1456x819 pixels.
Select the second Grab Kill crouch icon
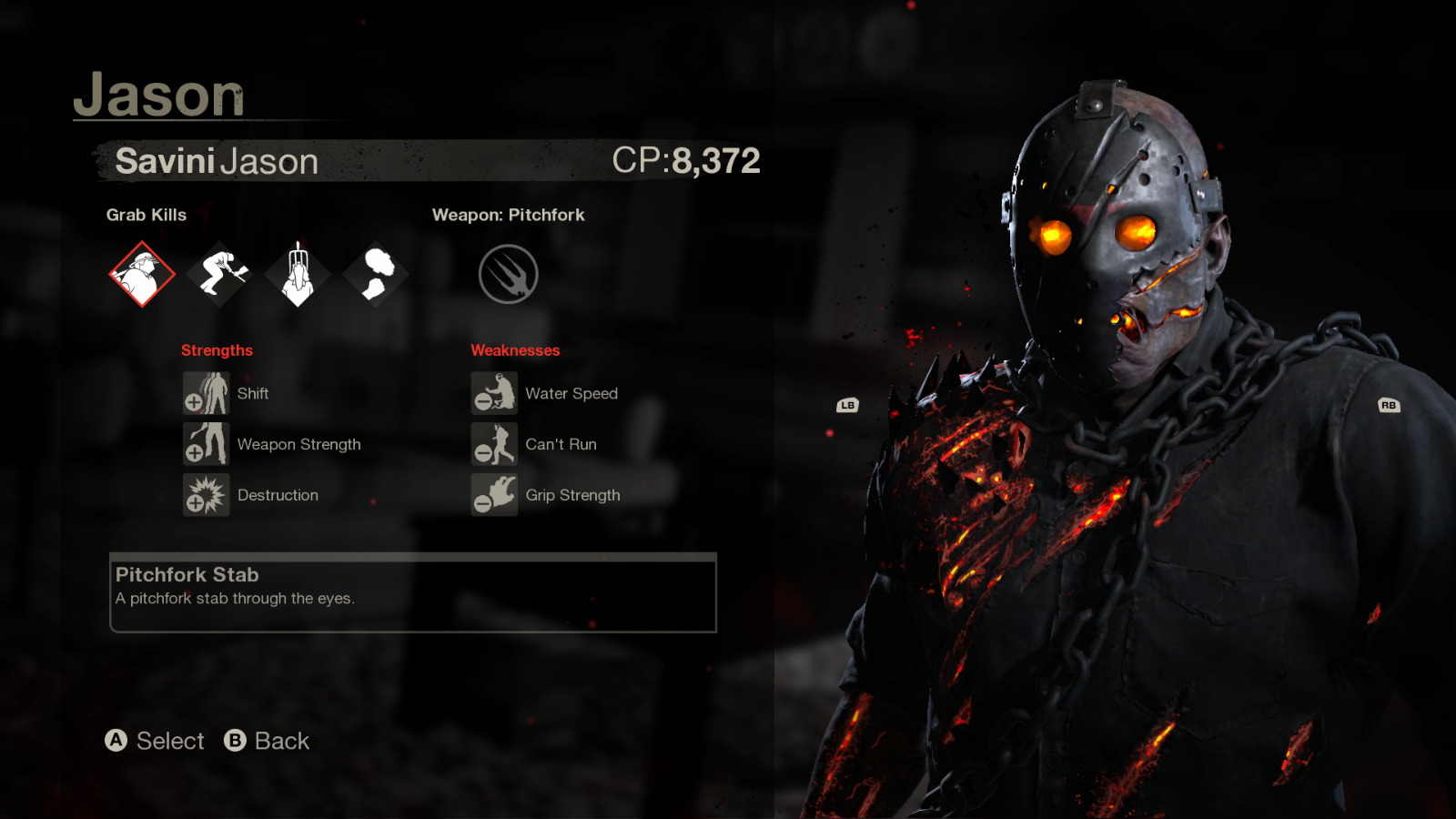(x=219, y=273)
